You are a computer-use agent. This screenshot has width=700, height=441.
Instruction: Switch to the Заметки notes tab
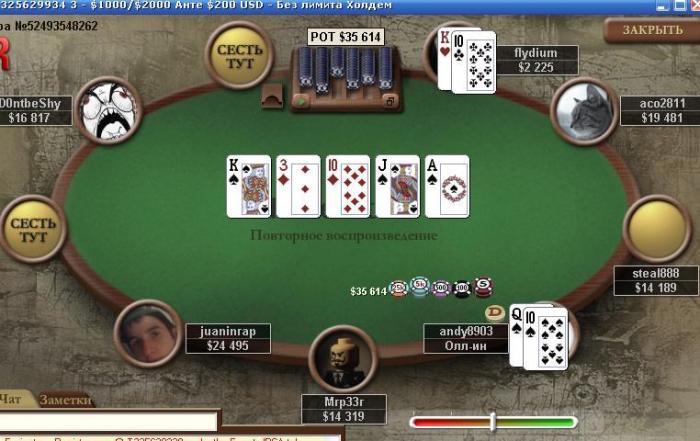click(x=66, y=400)
